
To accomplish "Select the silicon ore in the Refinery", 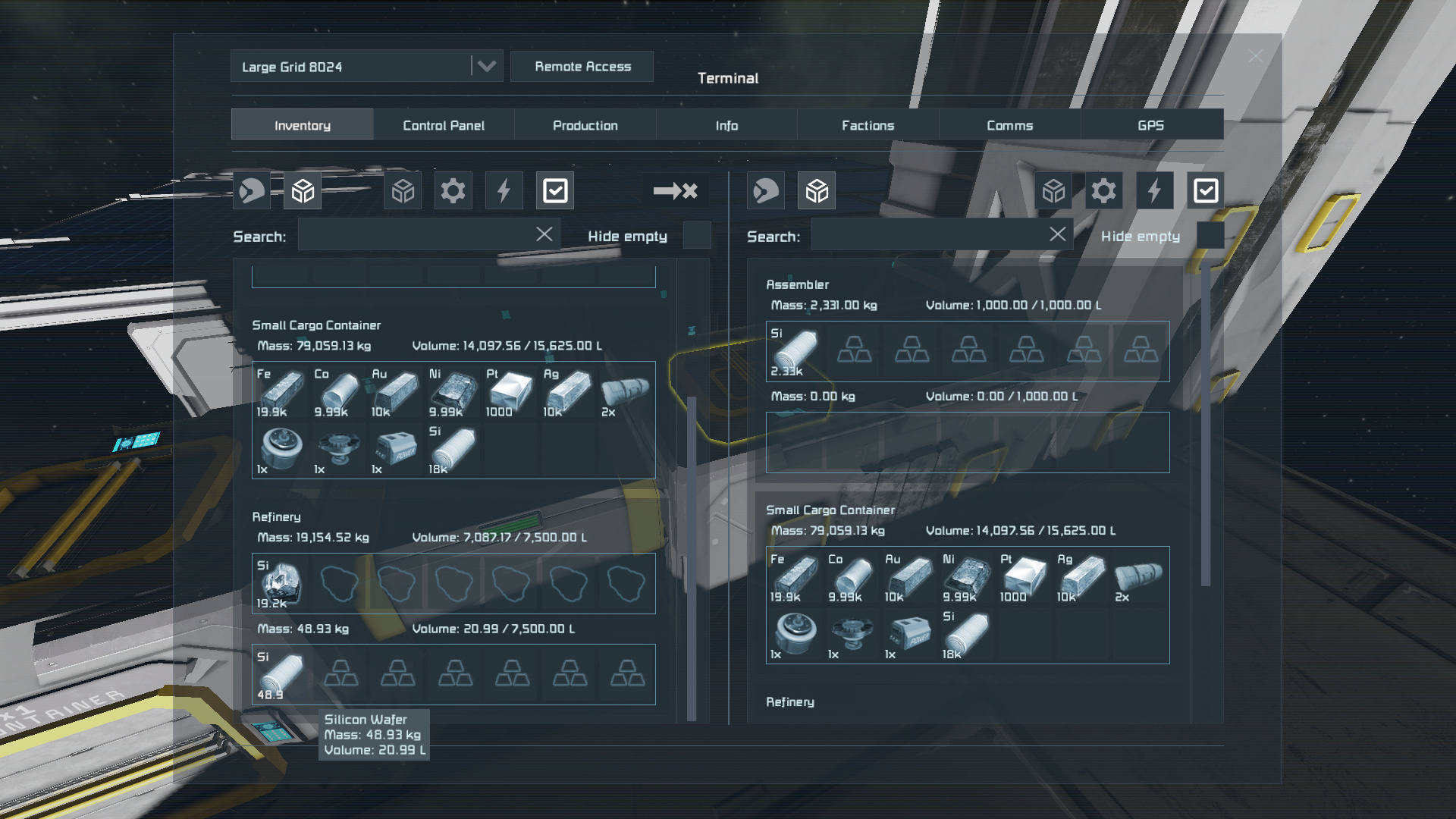I will tap(281, 584).
